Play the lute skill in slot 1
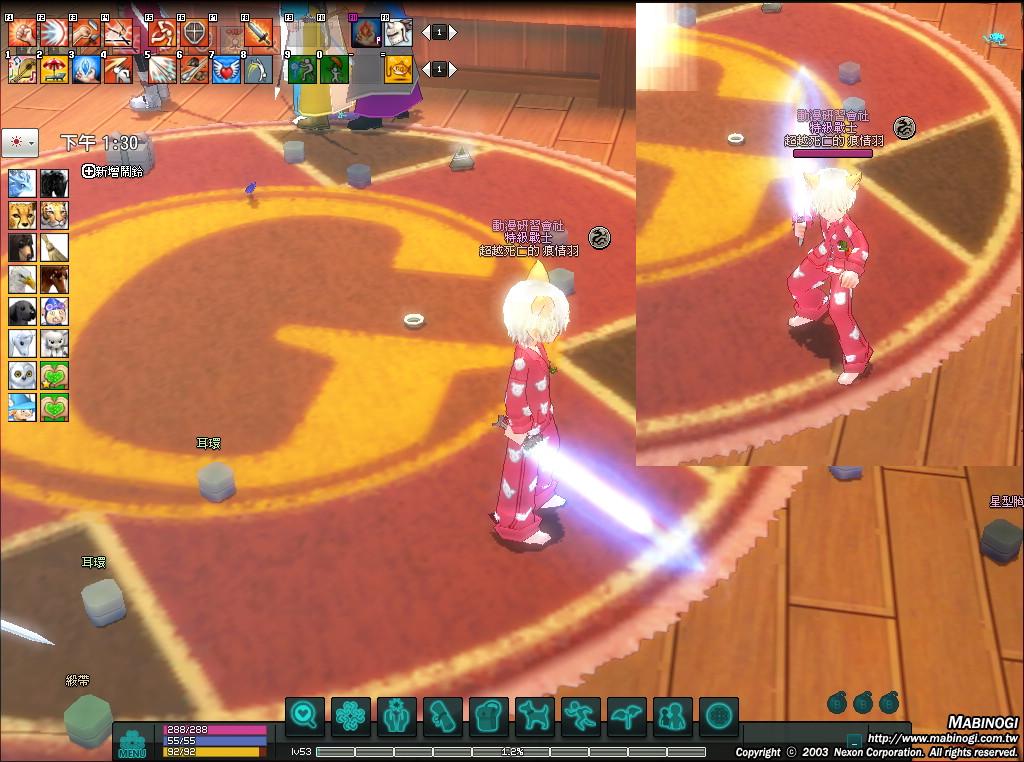The height and width of the screenshot is (762, 1024). coord(22,69)
